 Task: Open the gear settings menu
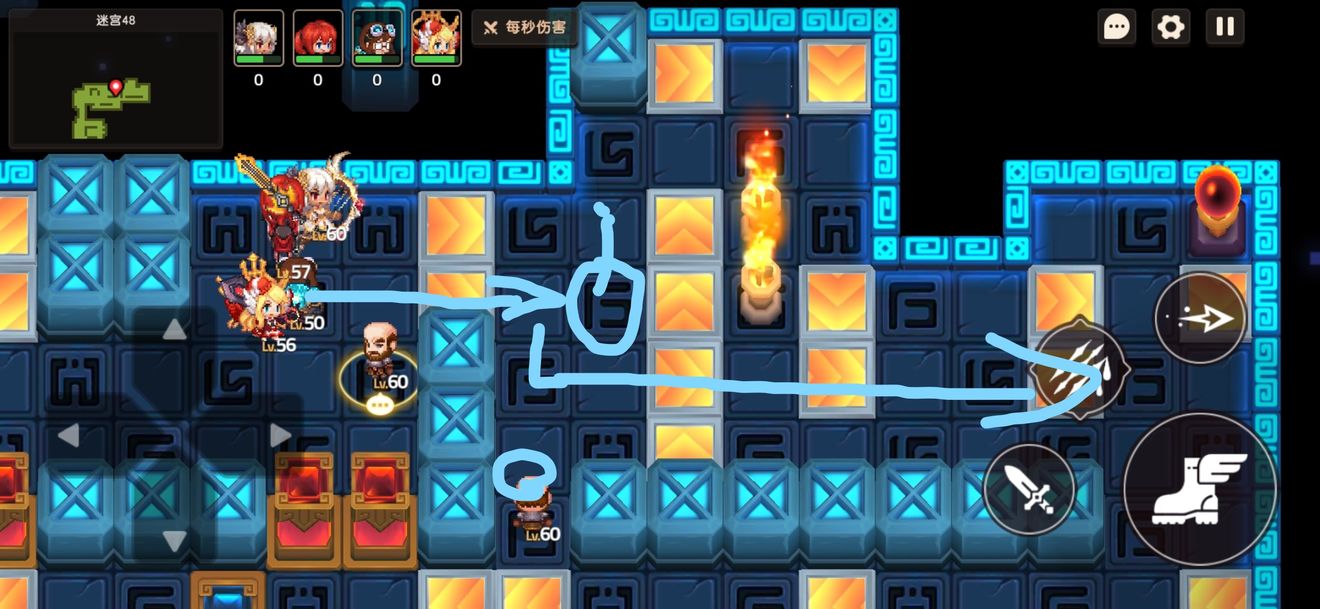click(x=1170, y=27)
